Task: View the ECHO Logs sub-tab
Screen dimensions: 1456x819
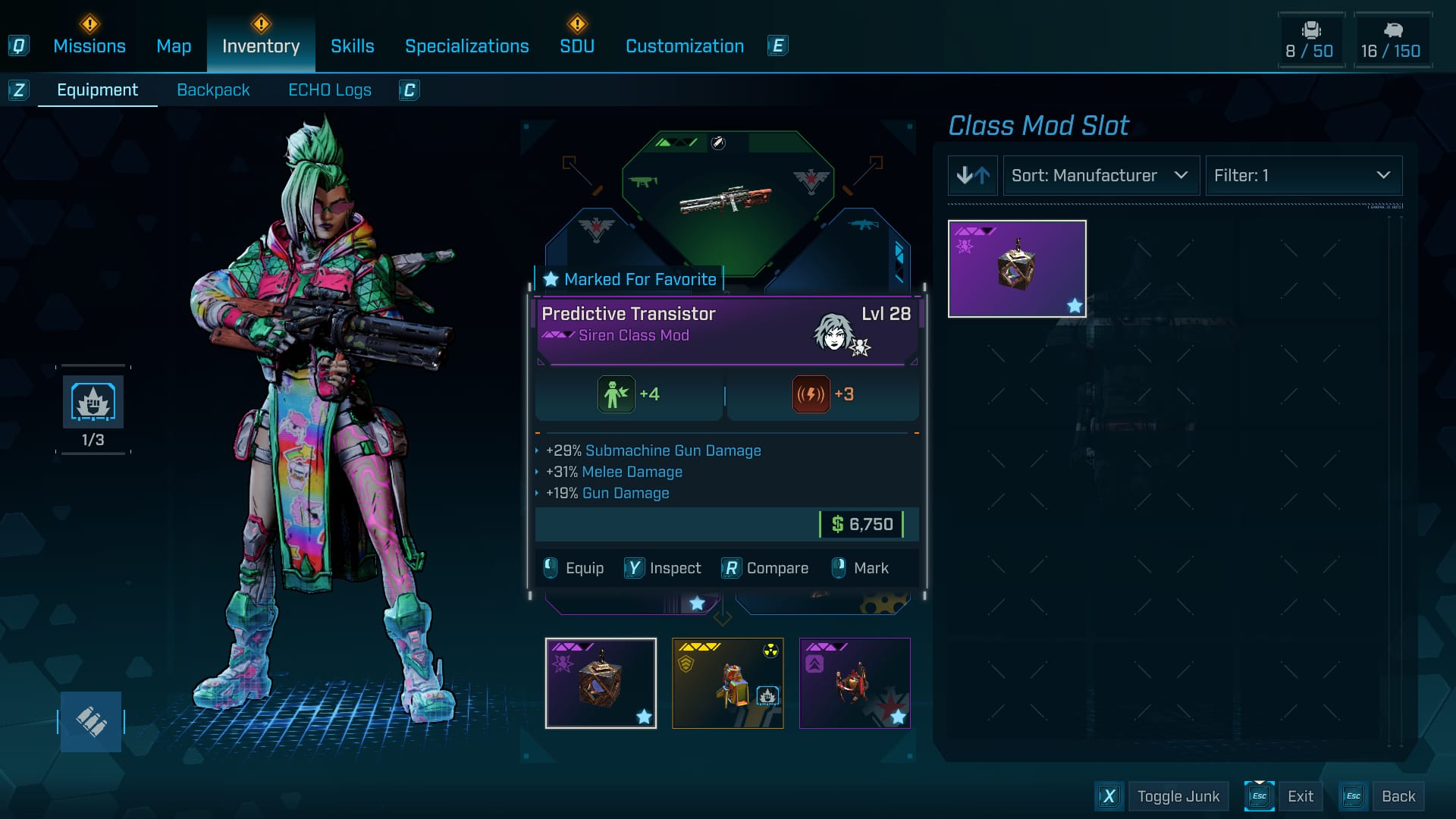Action: (x=329, y=90)
